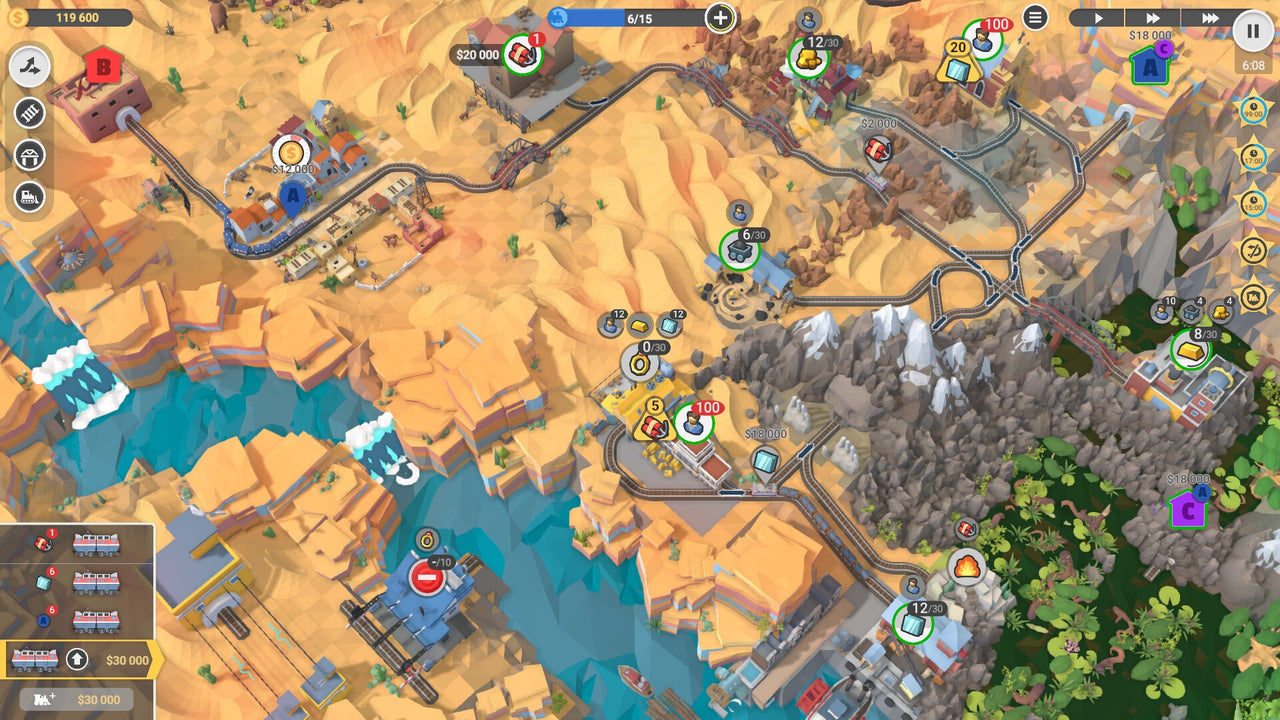The image size is (1280, 720).
Task: Select the top train with the dynamite icon
Action: click(x=95, y=543)
